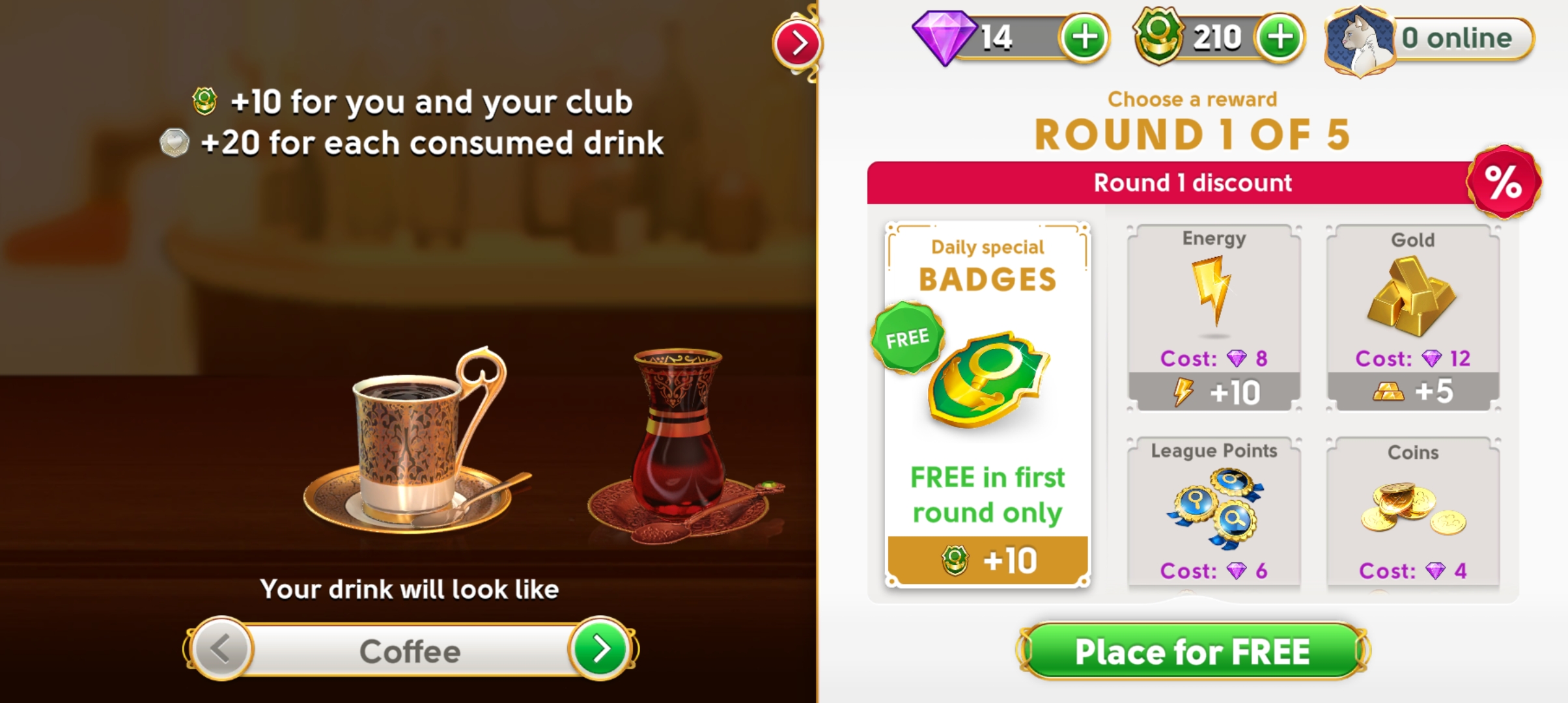The height and width of the screenshot is (703, 1568).
Task: Pick the Gold reward card
Action: [1412, 318]
